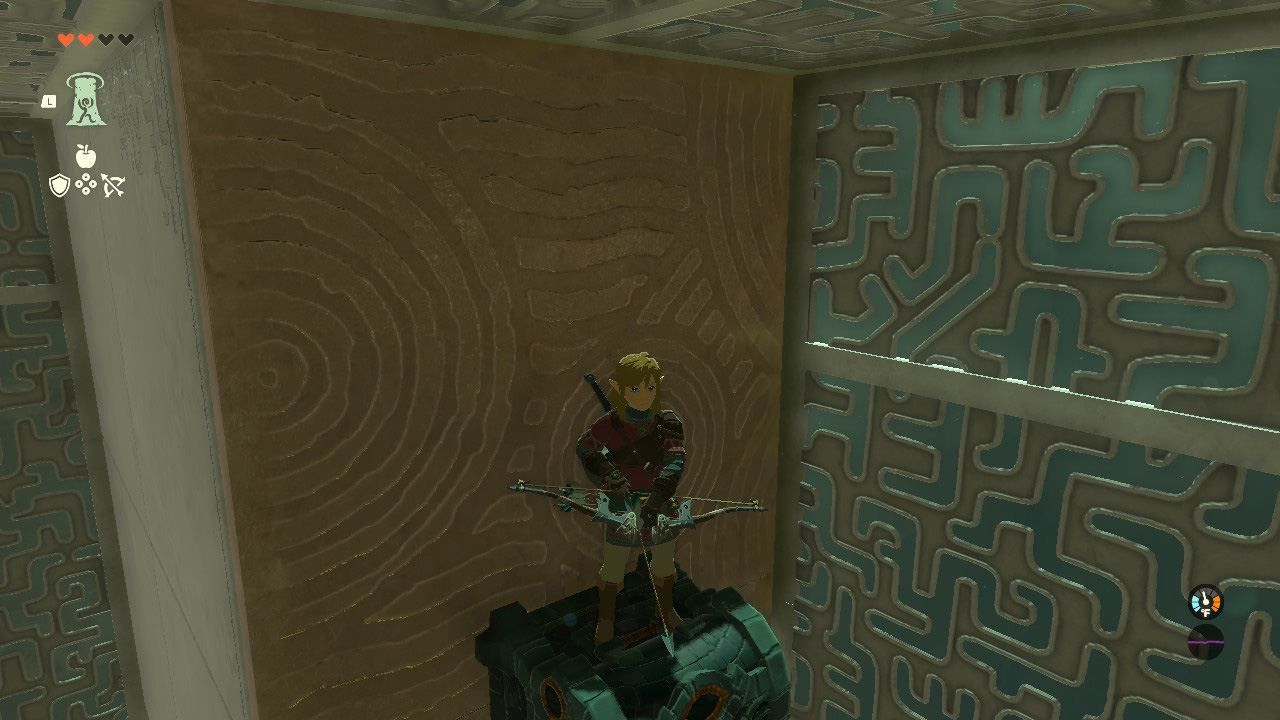1280x720 pixels.
Task: Click the blue cold zone of the gauge
Action: coord(1195,602)
